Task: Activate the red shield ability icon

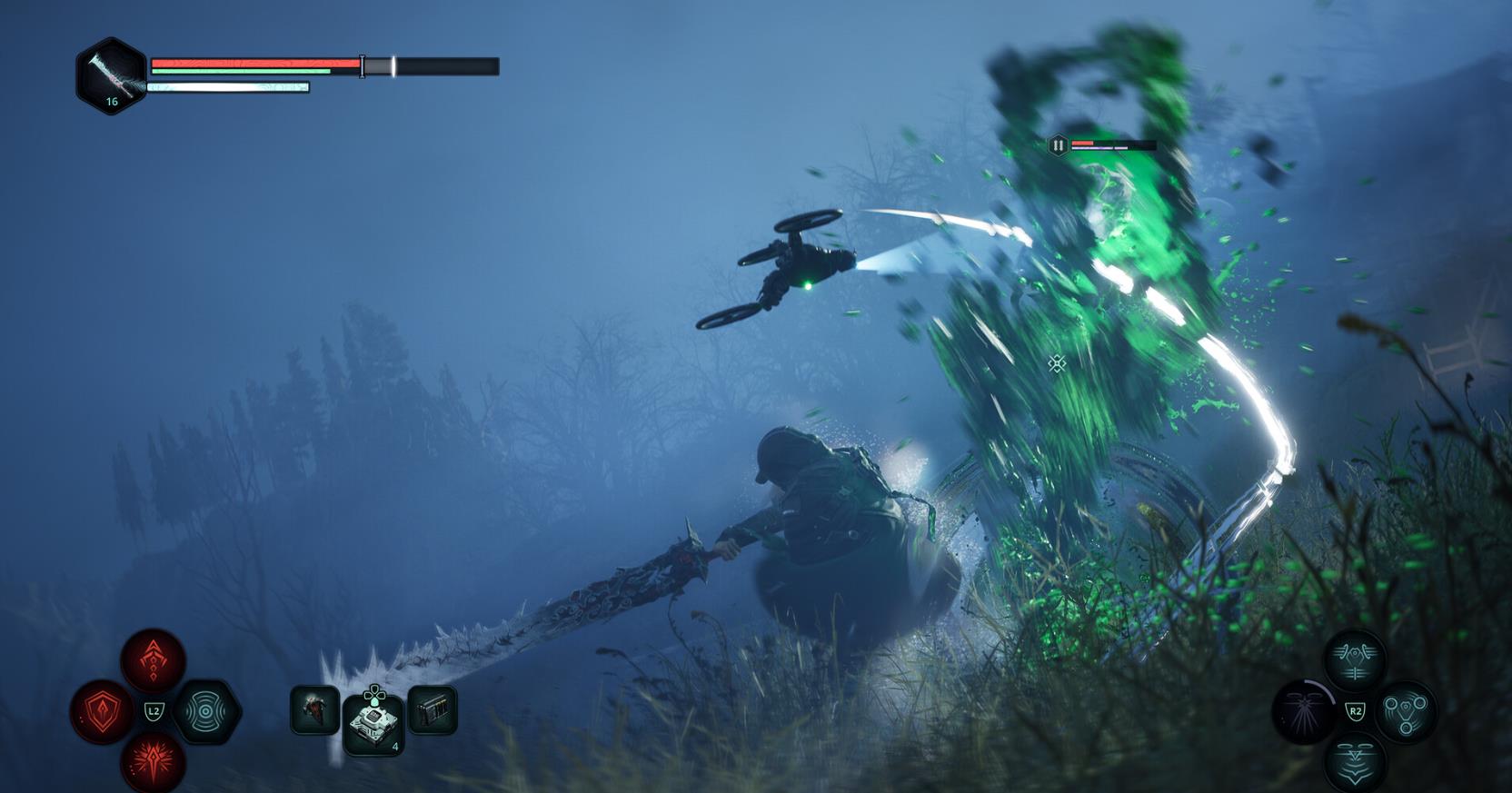Action: (103, 711)
